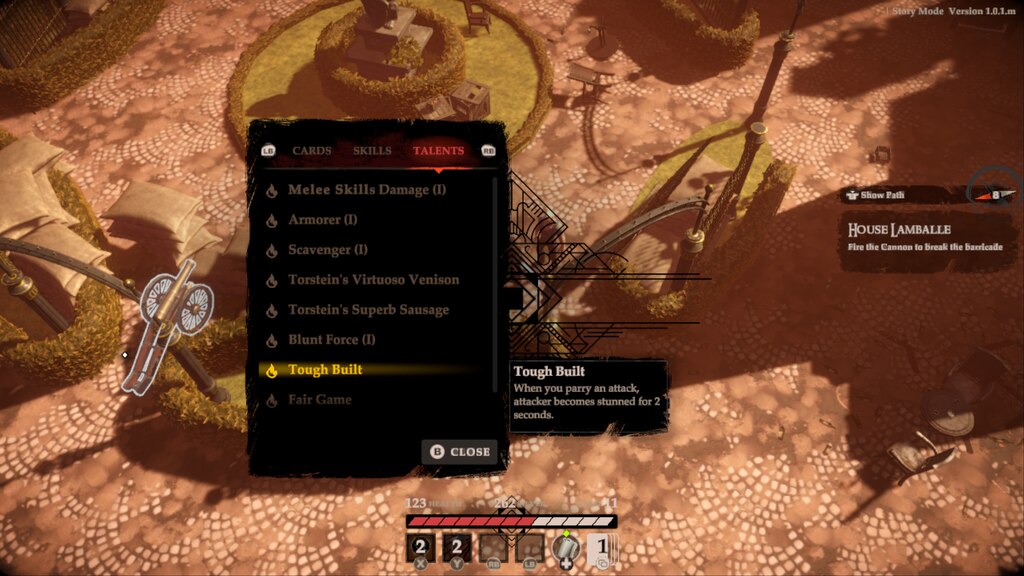Image resolution: width=1024 pixels, height=576 pixels.
Task: Close the talents panel
Action: point(460,452)
